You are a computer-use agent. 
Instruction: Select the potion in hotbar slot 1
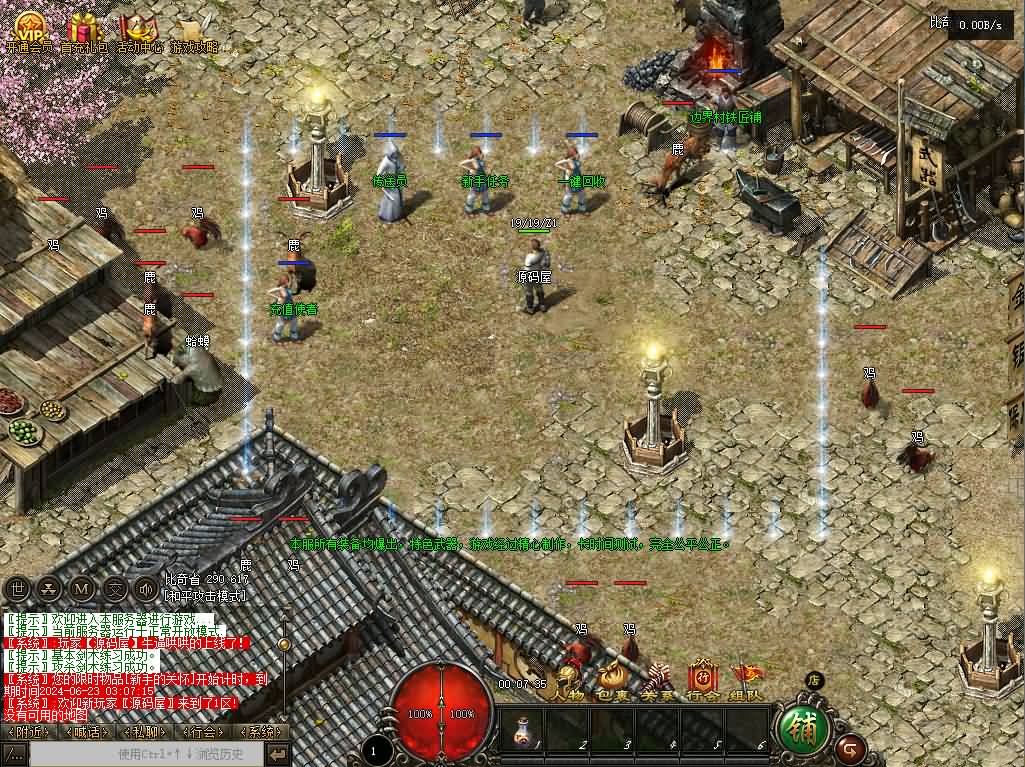point(522,732)
